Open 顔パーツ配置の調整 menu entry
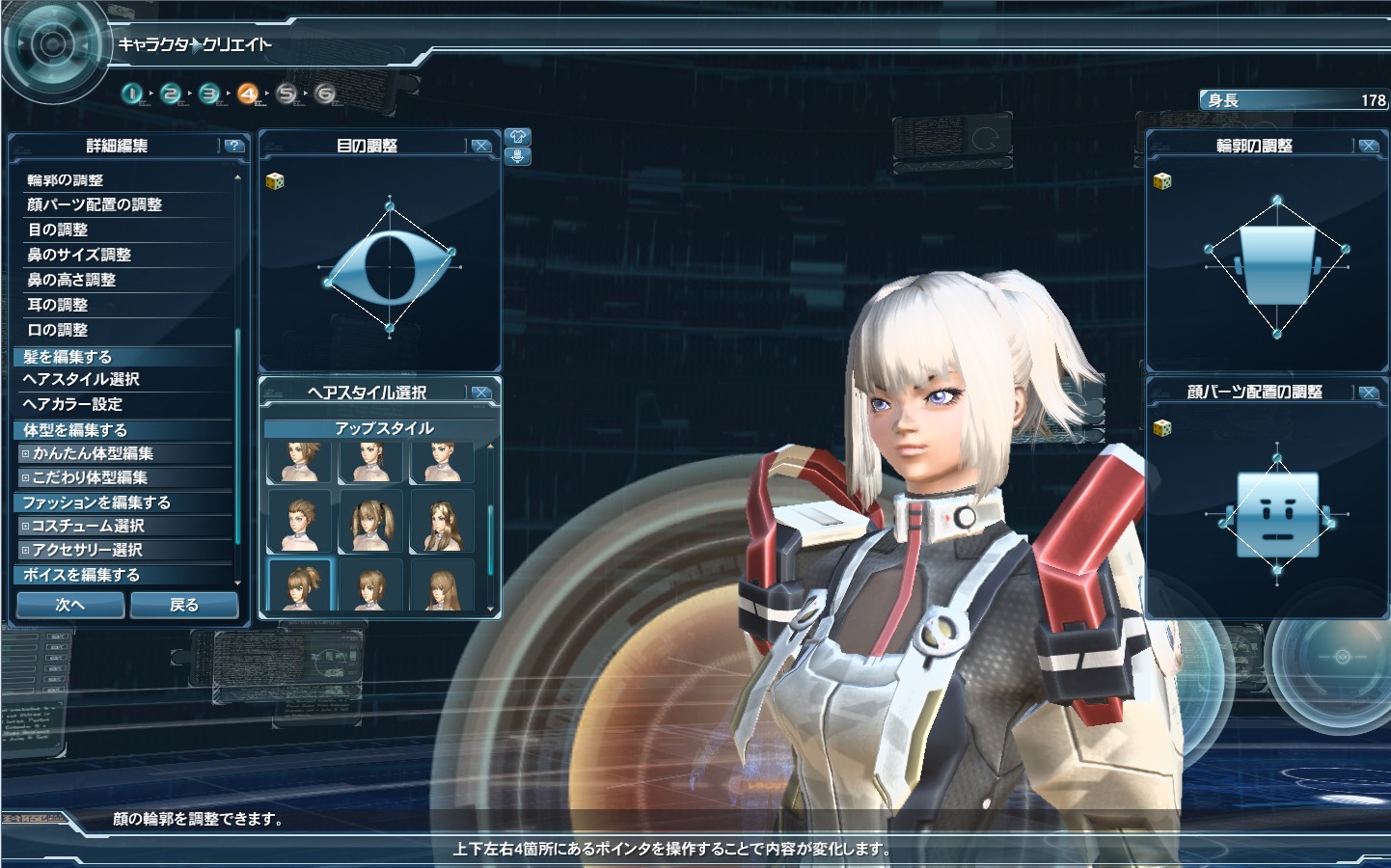Image resolution: width=1391 pixels, height=868 pixels. pyautogui.click(x=95, y=204)
